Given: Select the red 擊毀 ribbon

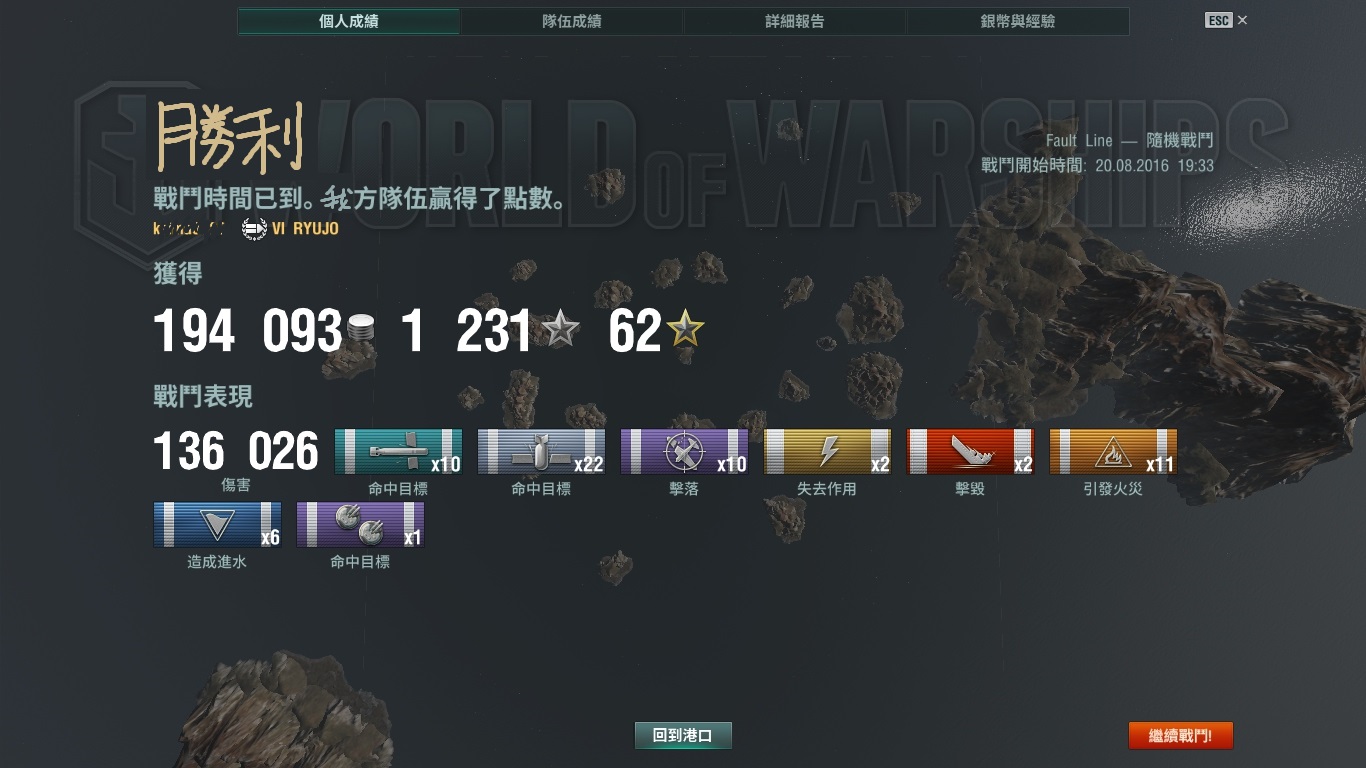Looking at the screenshot, I should pos(970,452).
